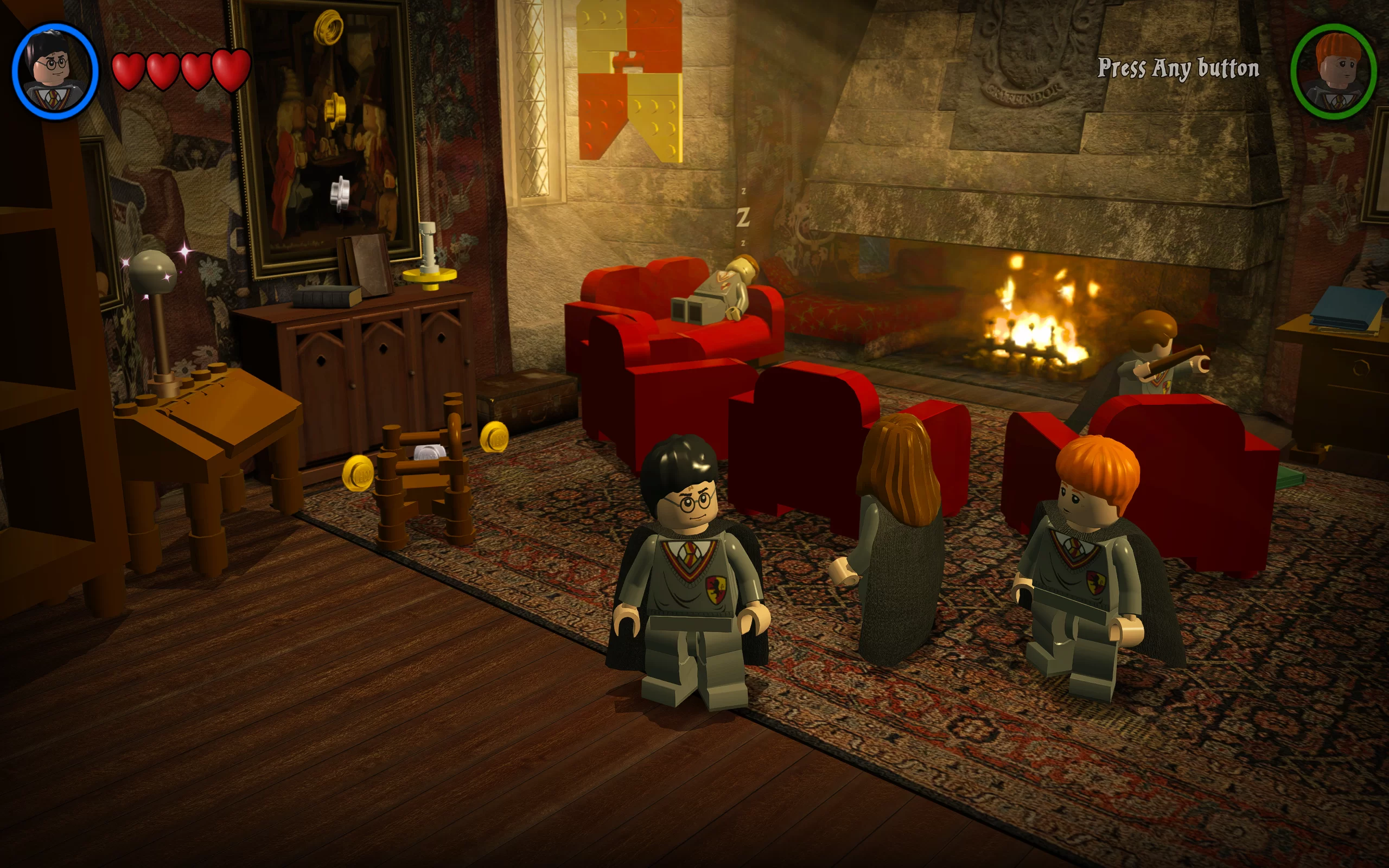The width and height of the screenshot is (1389, 868).
Task: Select Harry Potter's player one portrait
Action: coord(55,72)
